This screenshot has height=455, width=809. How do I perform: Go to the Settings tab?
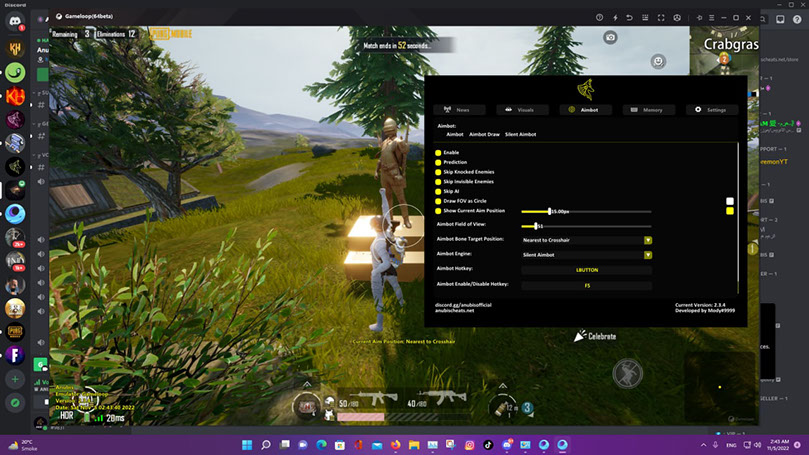point(712,109)
